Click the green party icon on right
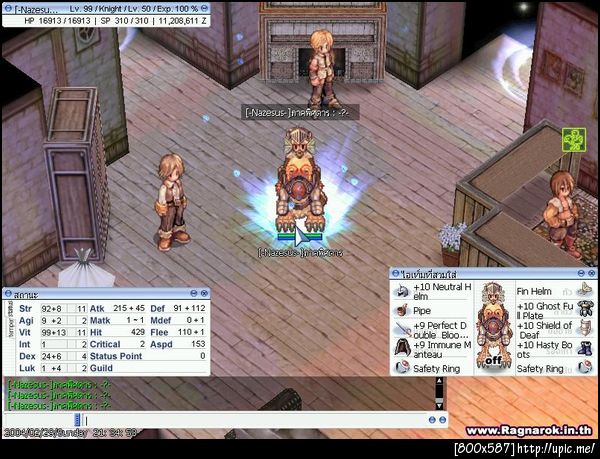This screenshot has height=459, width=600. click(572, 139)
